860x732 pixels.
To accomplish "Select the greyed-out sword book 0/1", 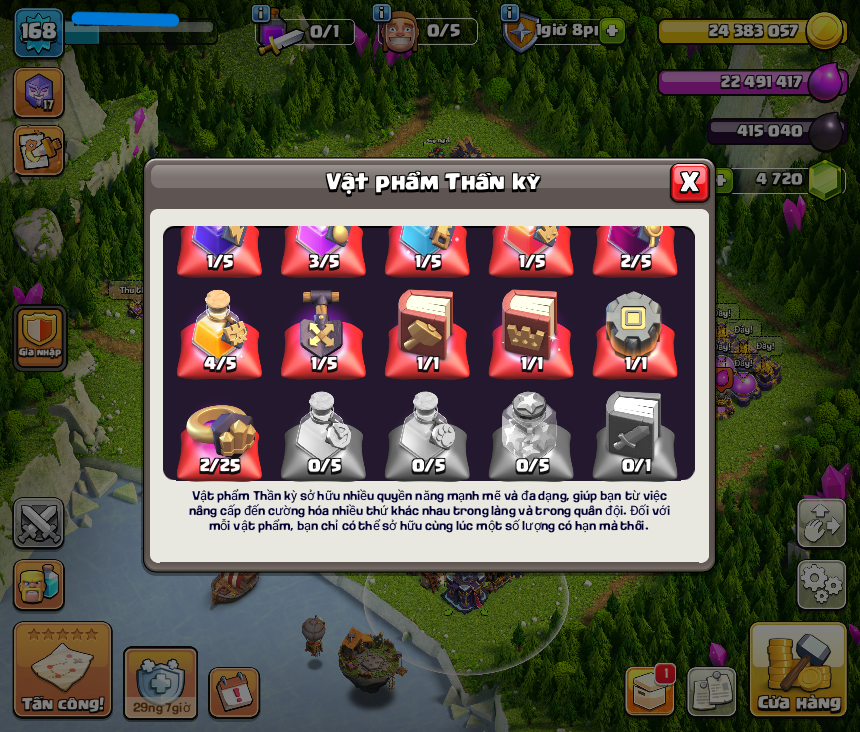I will click(635, 437).
